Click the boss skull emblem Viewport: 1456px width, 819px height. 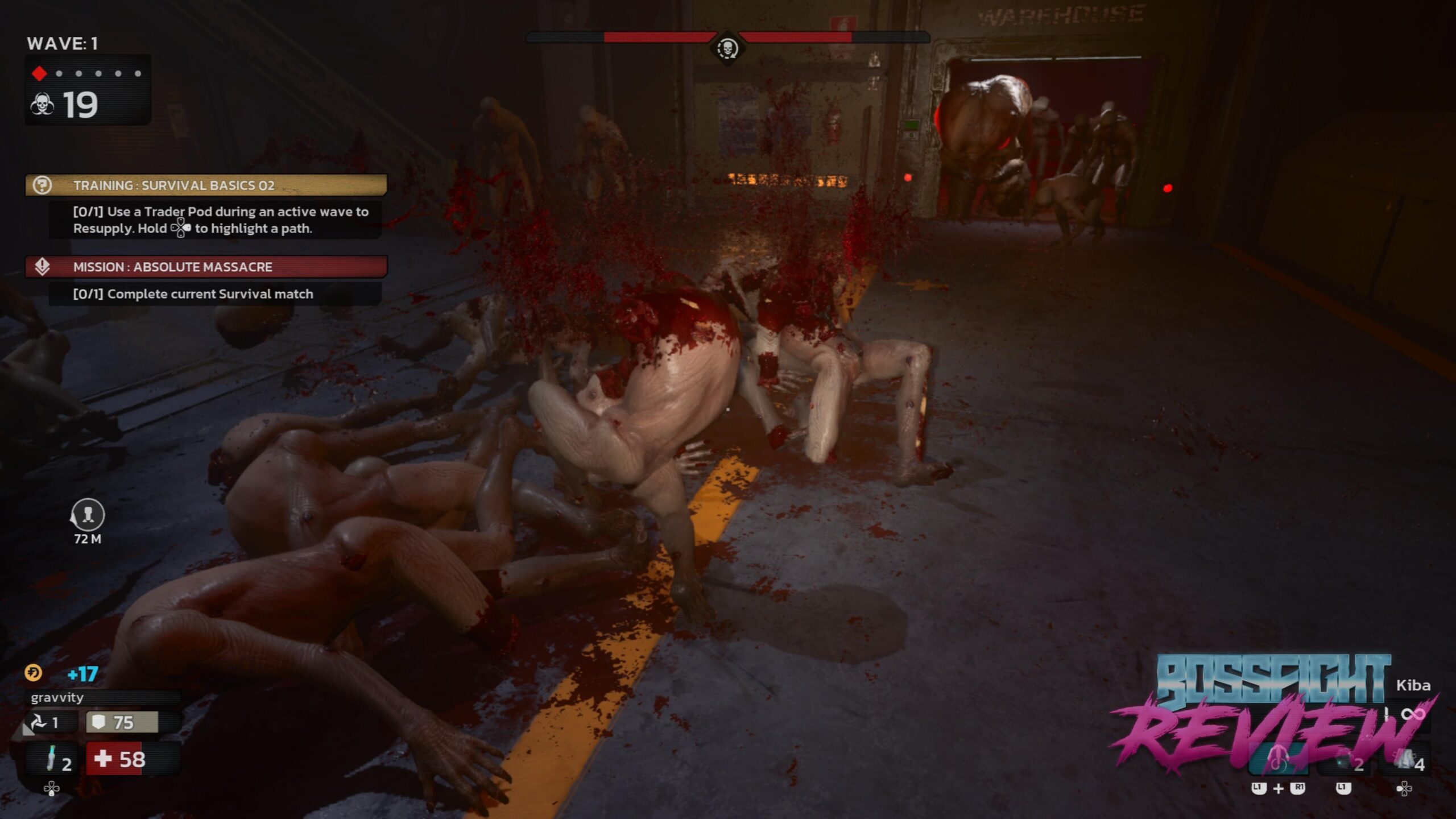point(727,48)
